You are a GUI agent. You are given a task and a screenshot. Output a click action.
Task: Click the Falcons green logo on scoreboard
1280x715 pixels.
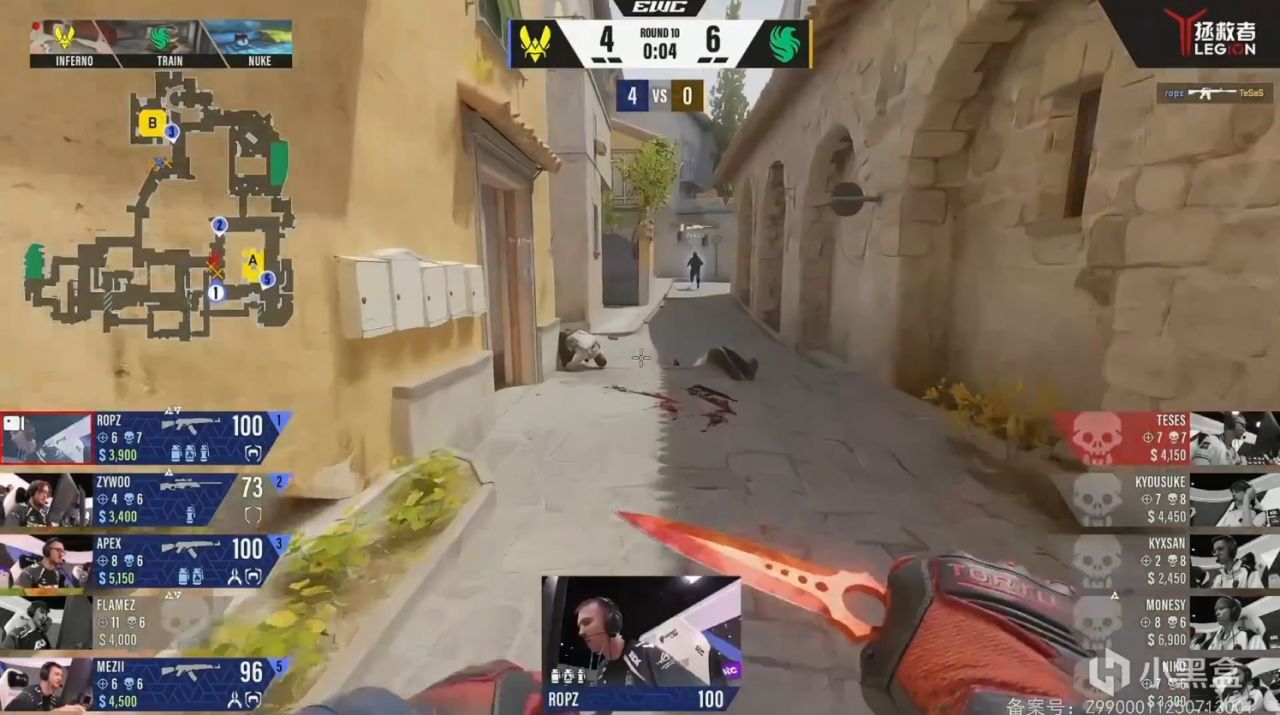click(x=785, y=44)
